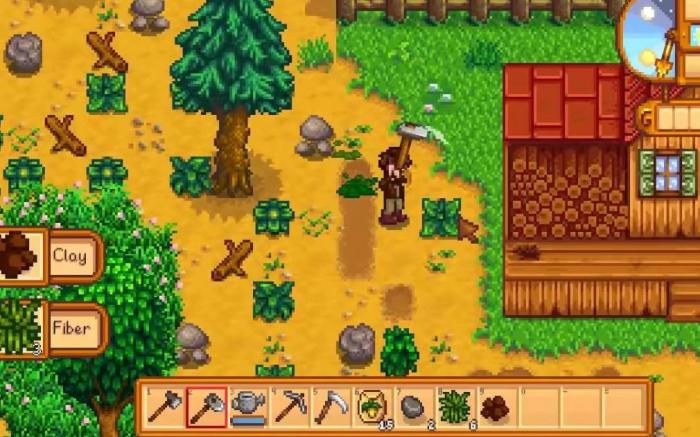Select the seed packet slot

[x=373, y=407]
